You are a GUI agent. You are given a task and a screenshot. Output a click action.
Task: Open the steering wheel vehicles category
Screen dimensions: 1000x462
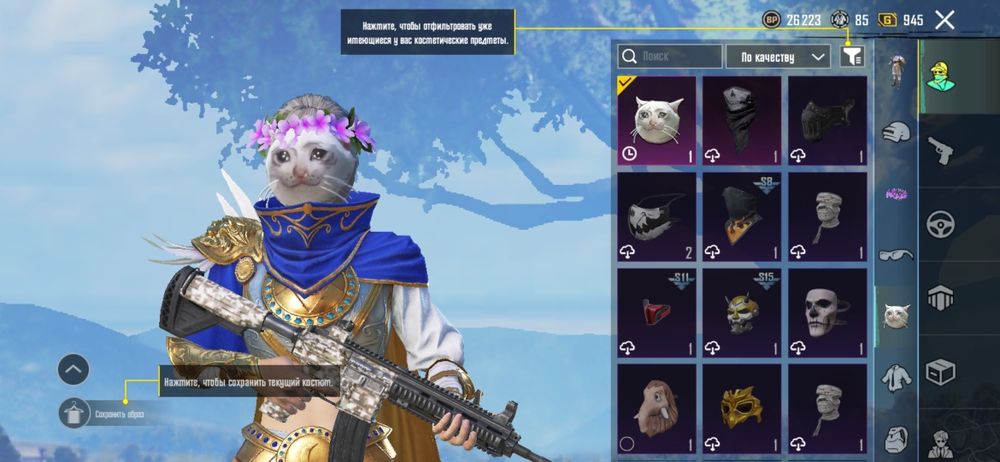point(941,224)
